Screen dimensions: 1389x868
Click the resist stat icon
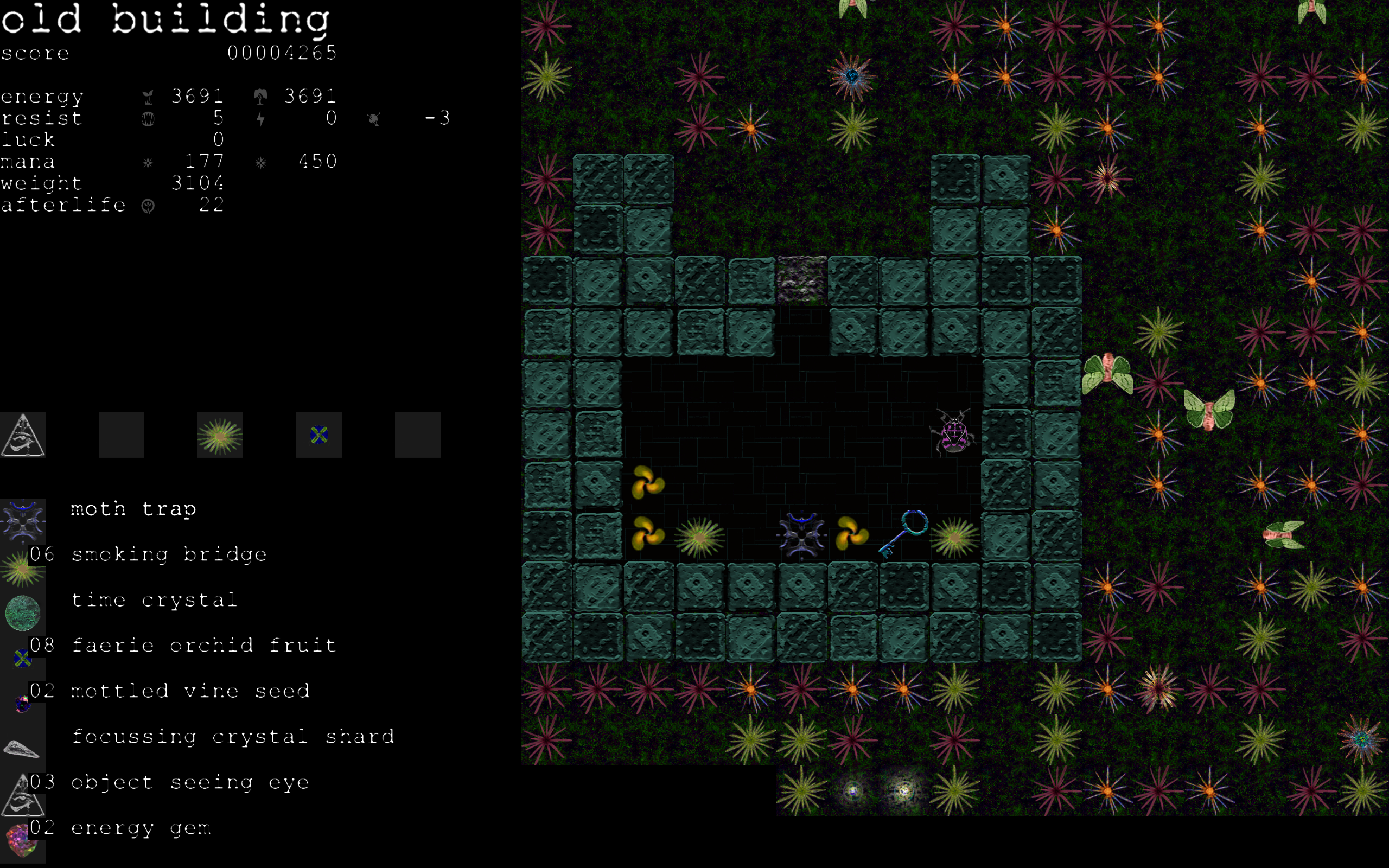point(149,119)
